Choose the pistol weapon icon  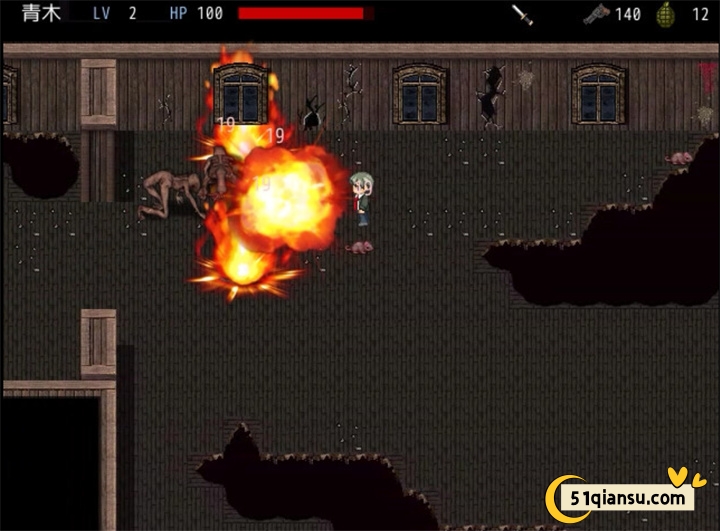click(x=597, y=14)
